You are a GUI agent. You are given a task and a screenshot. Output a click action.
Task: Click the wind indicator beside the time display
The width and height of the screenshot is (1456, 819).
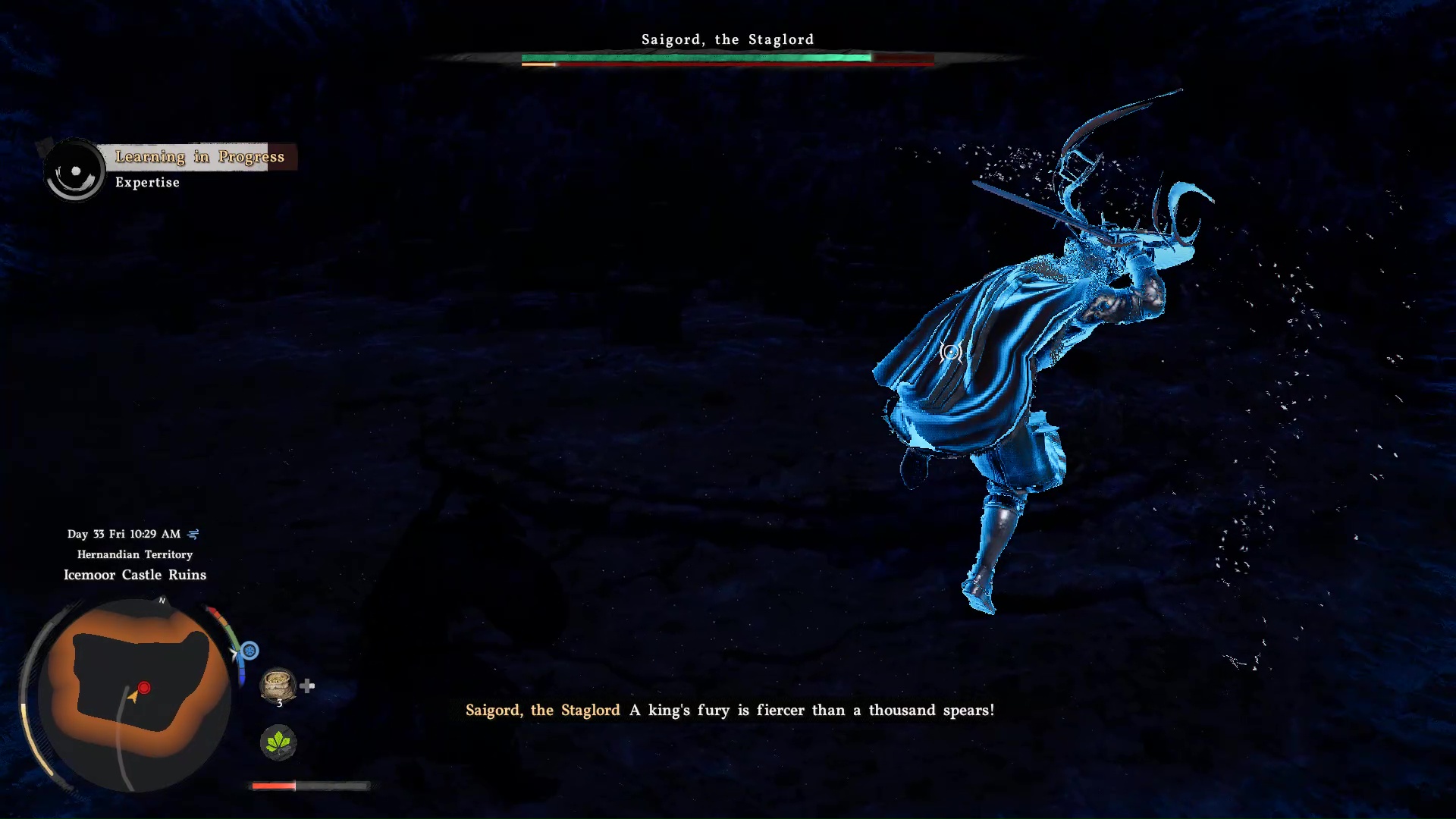pyautogui.click(x=193, y=534)
